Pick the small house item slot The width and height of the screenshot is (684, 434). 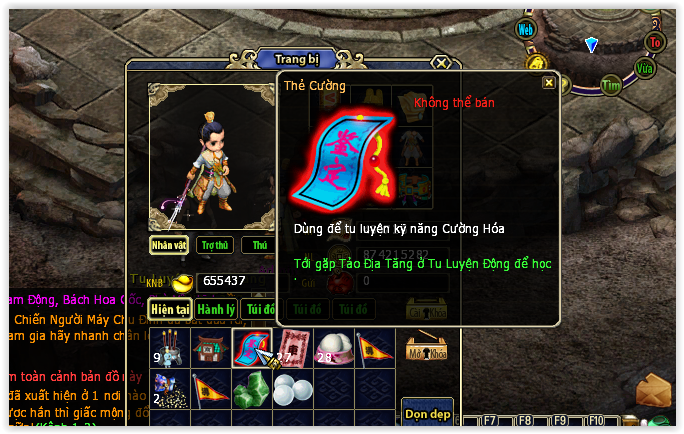click(x=209, y=347)
